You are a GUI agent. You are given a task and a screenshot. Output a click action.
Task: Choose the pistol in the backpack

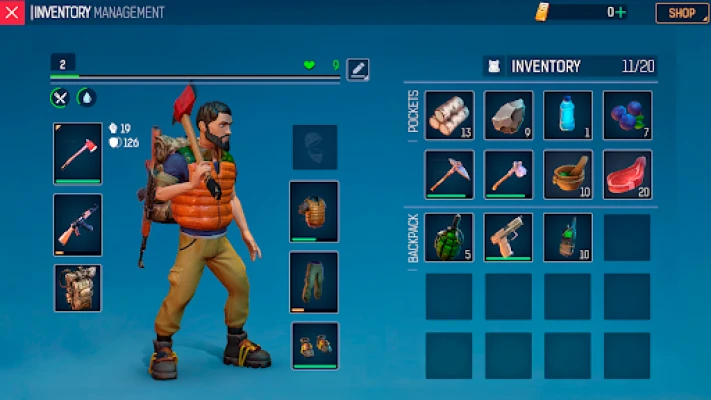tap(508, 237)
